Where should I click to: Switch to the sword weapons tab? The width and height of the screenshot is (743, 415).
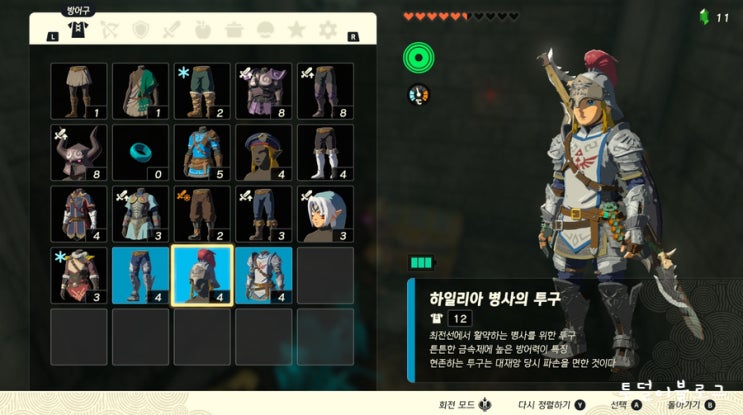(174, 31)
